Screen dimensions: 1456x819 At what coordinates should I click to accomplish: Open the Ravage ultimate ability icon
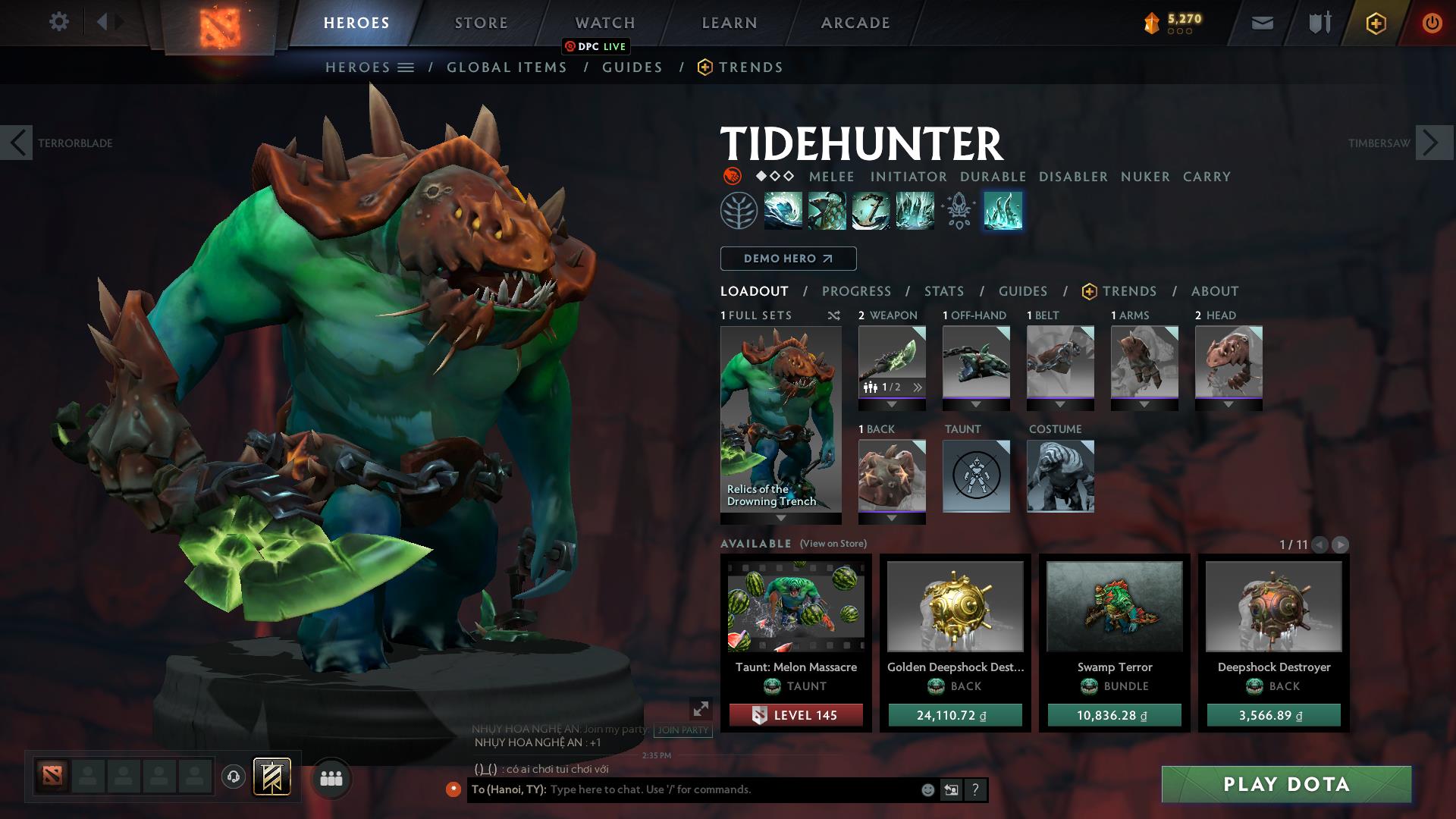(914, 211)
